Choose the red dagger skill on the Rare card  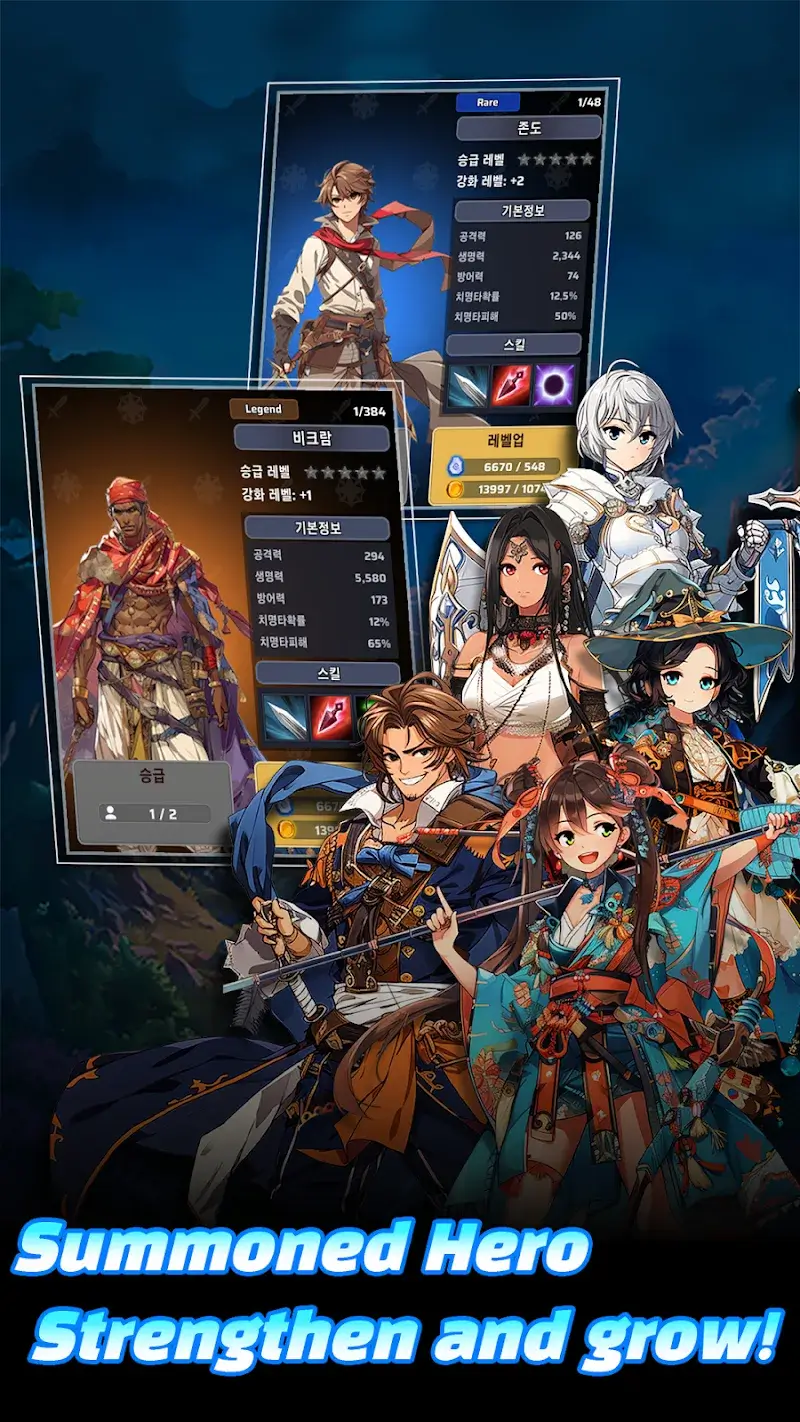511,386
